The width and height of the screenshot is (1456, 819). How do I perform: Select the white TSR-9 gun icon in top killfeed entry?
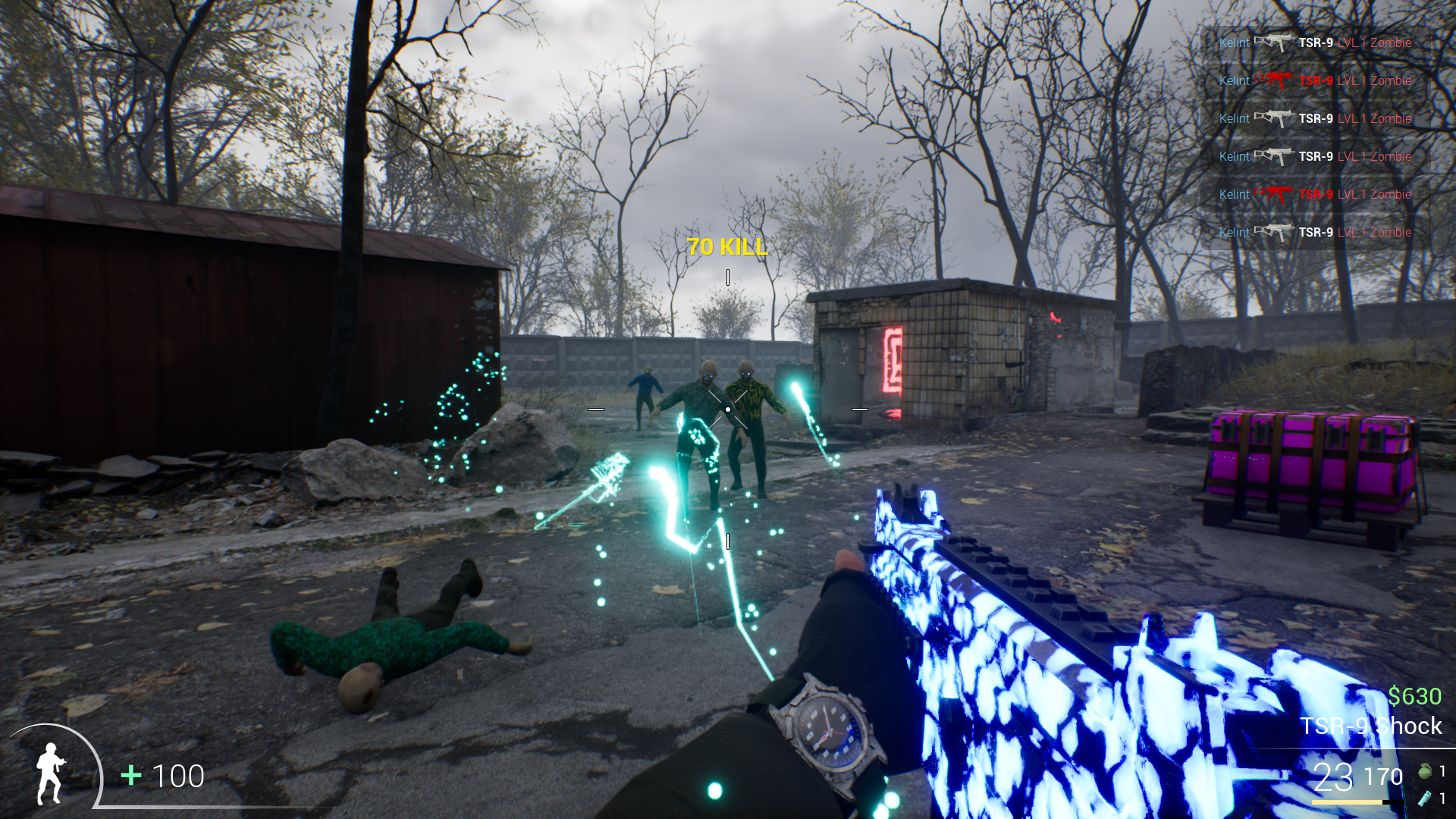1275,43
